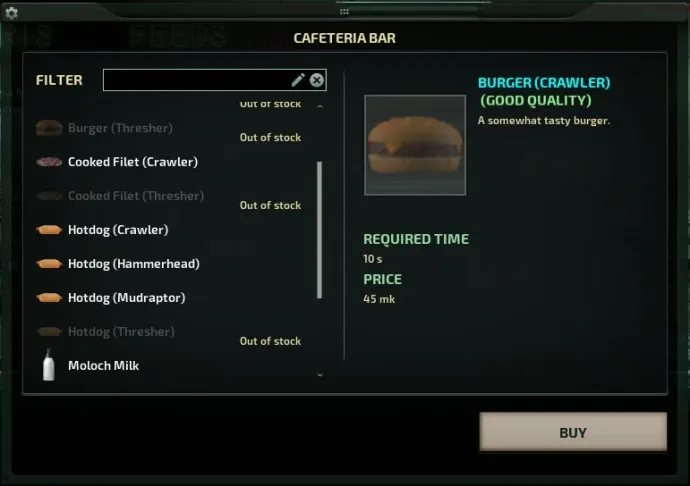The height and width of the screenshot is (486, 690).
Task: Click the scroll-up arrow of the list
Action: (320, 105)
